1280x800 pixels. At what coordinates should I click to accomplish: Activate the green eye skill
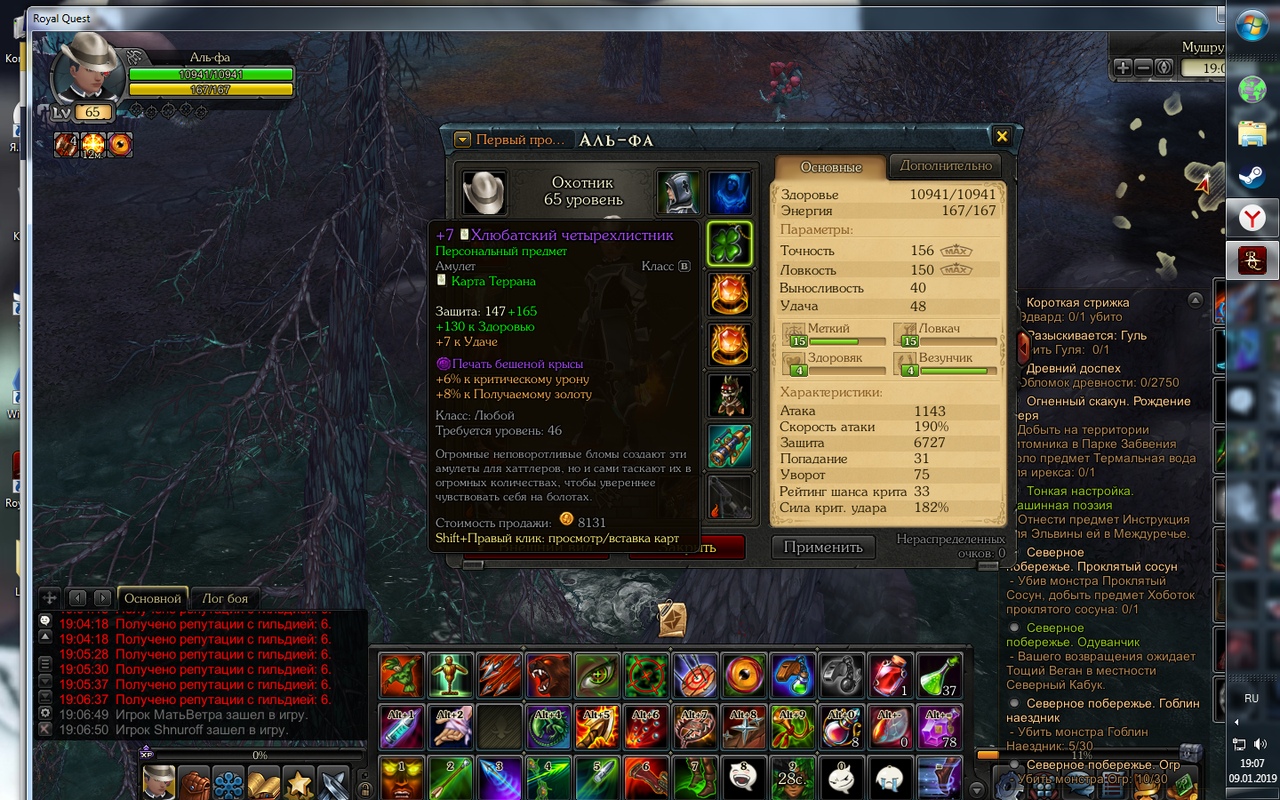pyautogui.click(x=598, y=675)
